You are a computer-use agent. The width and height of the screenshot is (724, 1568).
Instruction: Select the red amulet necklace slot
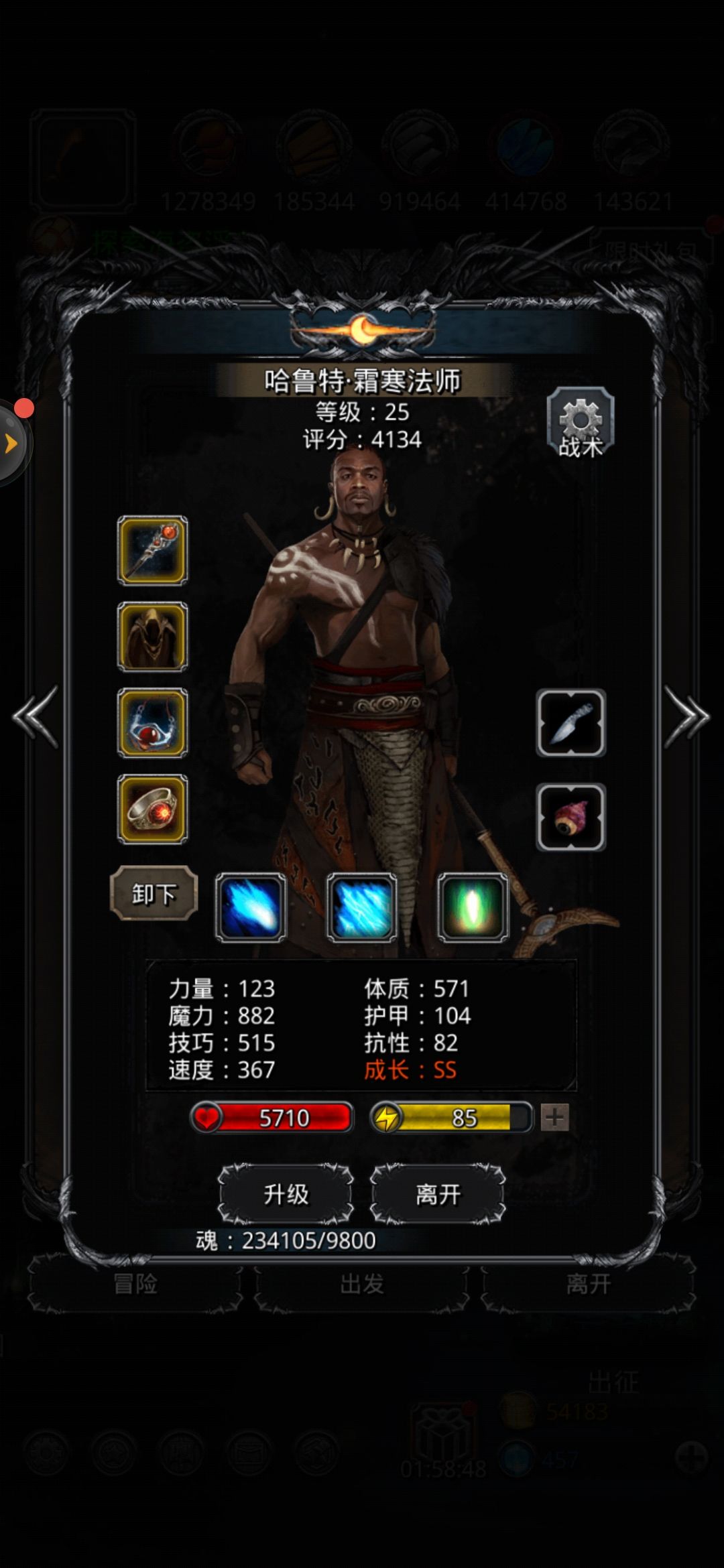pos(153,723)
